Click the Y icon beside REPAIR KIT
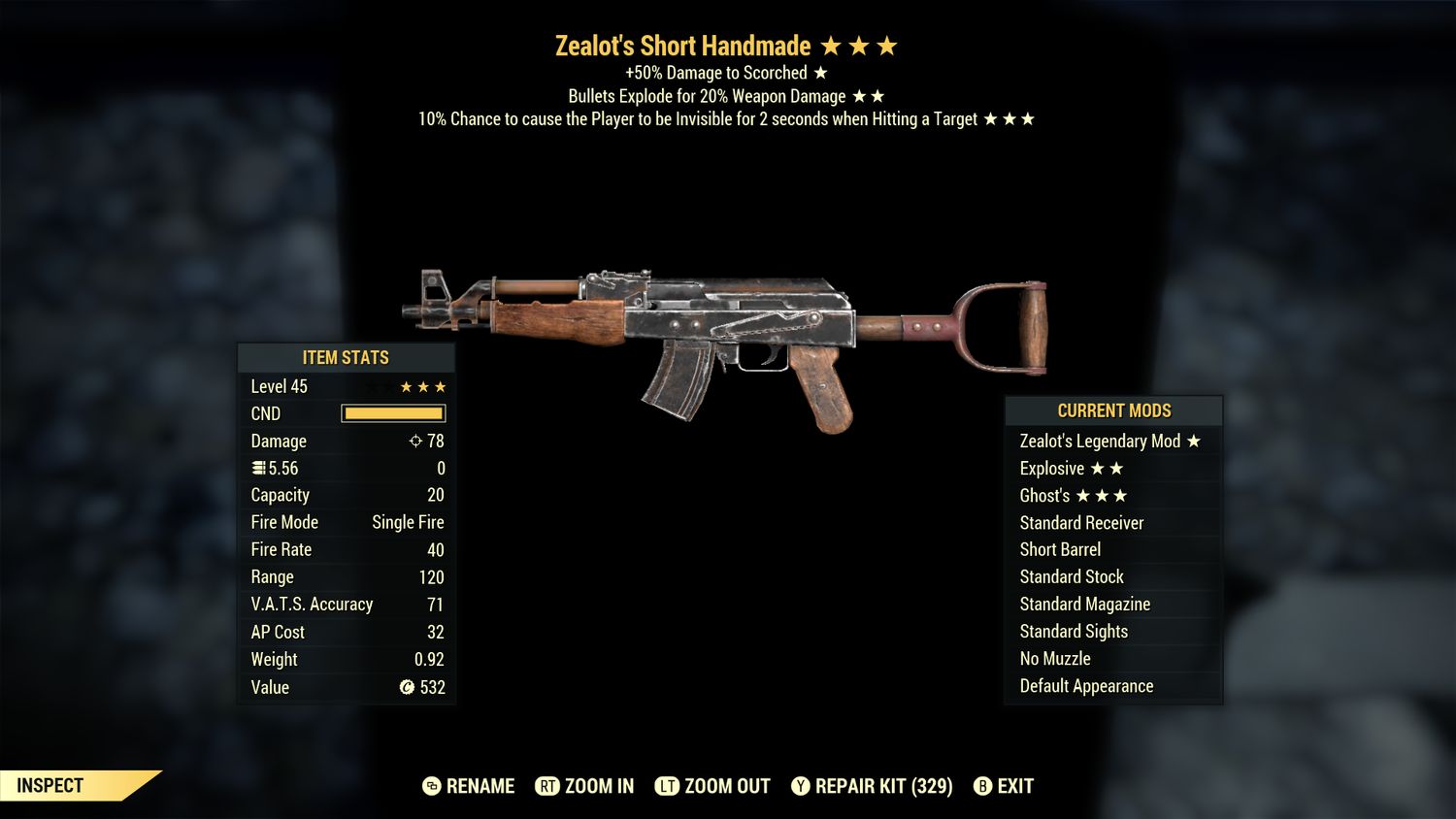Viewport: 1456px width, 819px height. pos(801,787)
